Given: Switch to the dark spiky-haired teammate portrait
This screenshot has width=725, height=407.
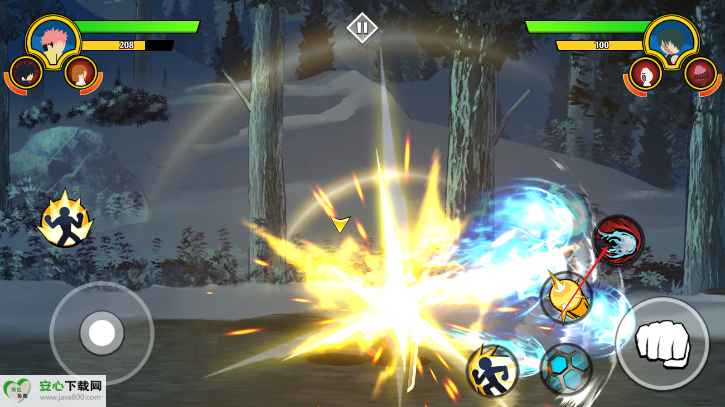Looking at the screenshot, I should click(x=25, y=72).
